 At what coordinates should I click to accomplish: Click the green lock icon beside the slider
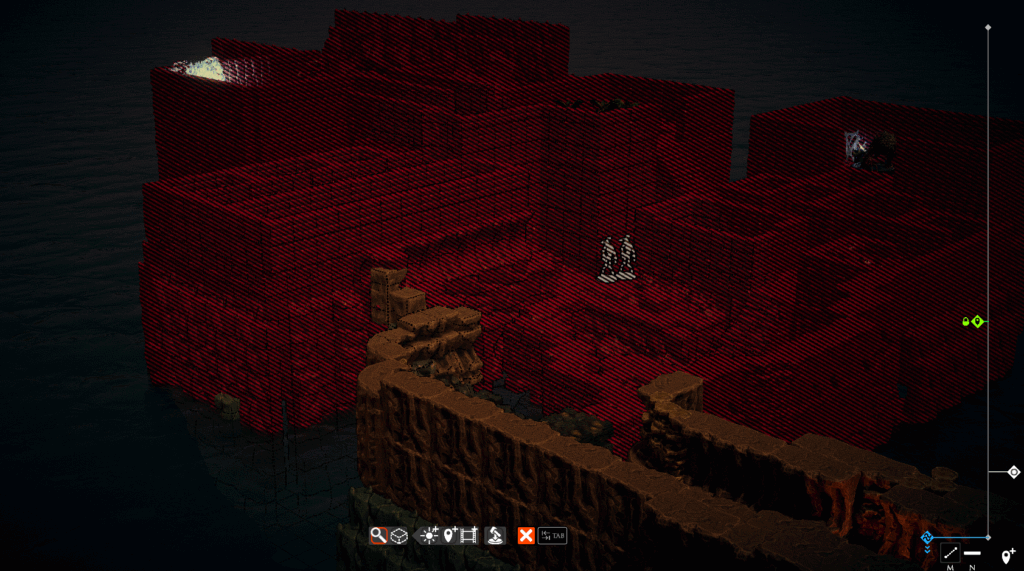966,321
